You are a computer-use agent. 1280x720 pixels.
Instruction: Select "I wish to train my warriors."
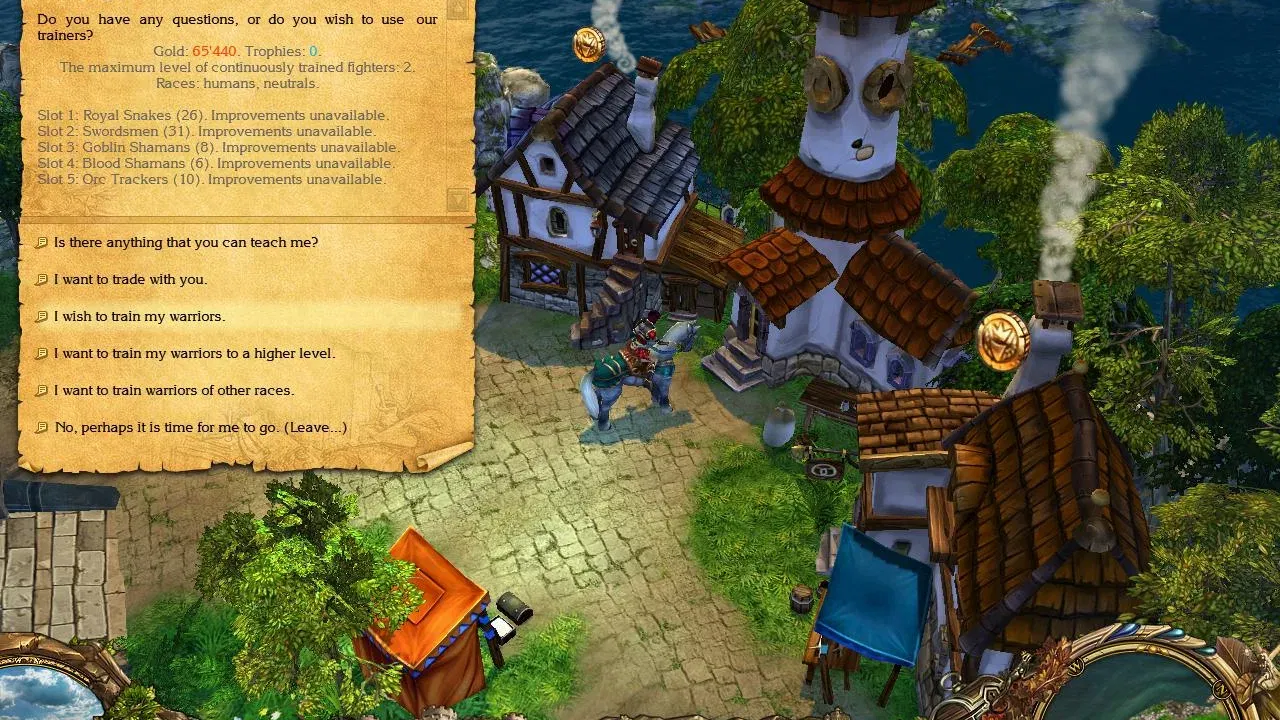[139, 316]
